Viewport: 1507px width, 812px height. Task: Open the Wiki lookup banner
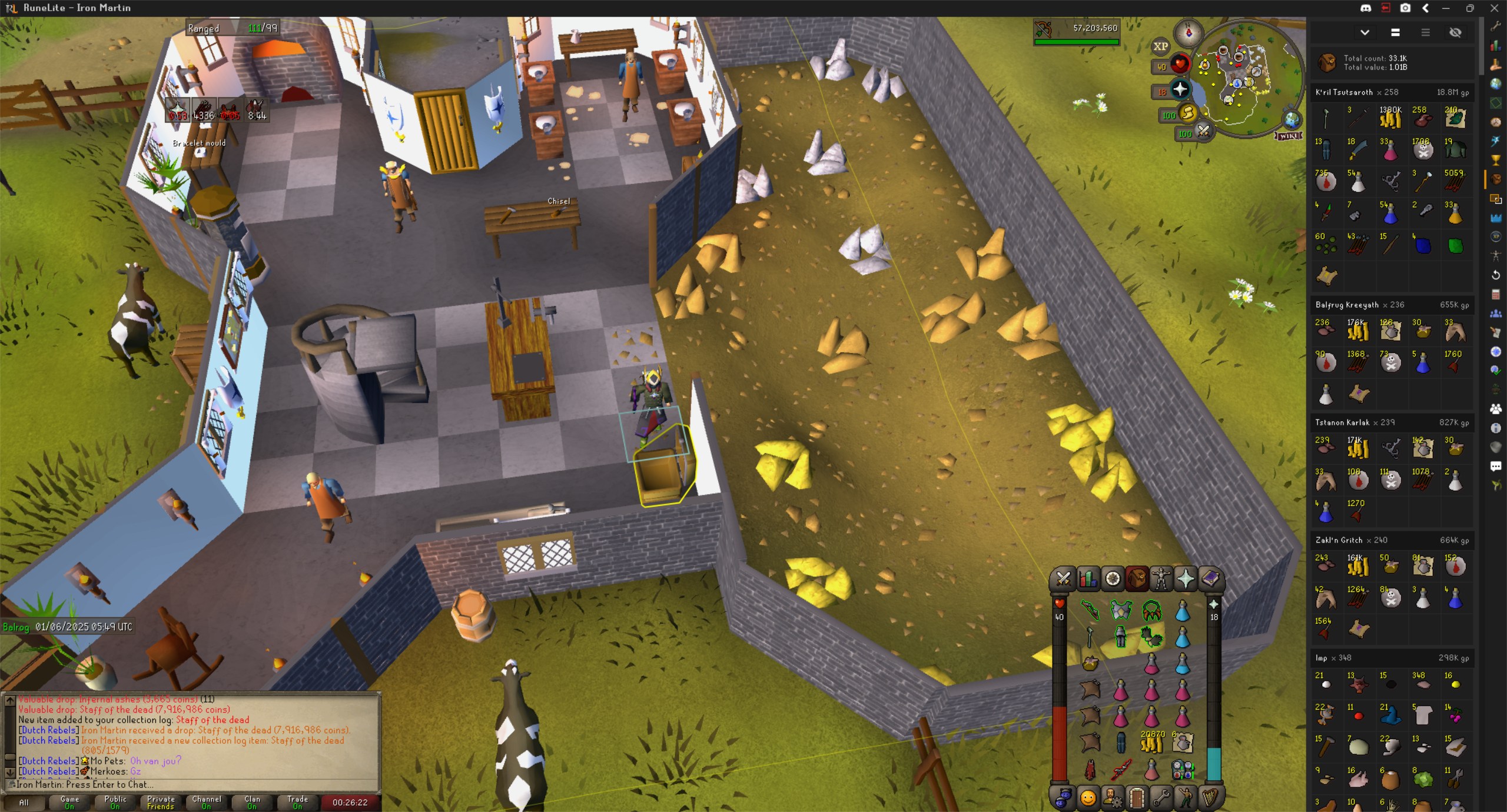pyautogui.click(x=1289, y=136)
